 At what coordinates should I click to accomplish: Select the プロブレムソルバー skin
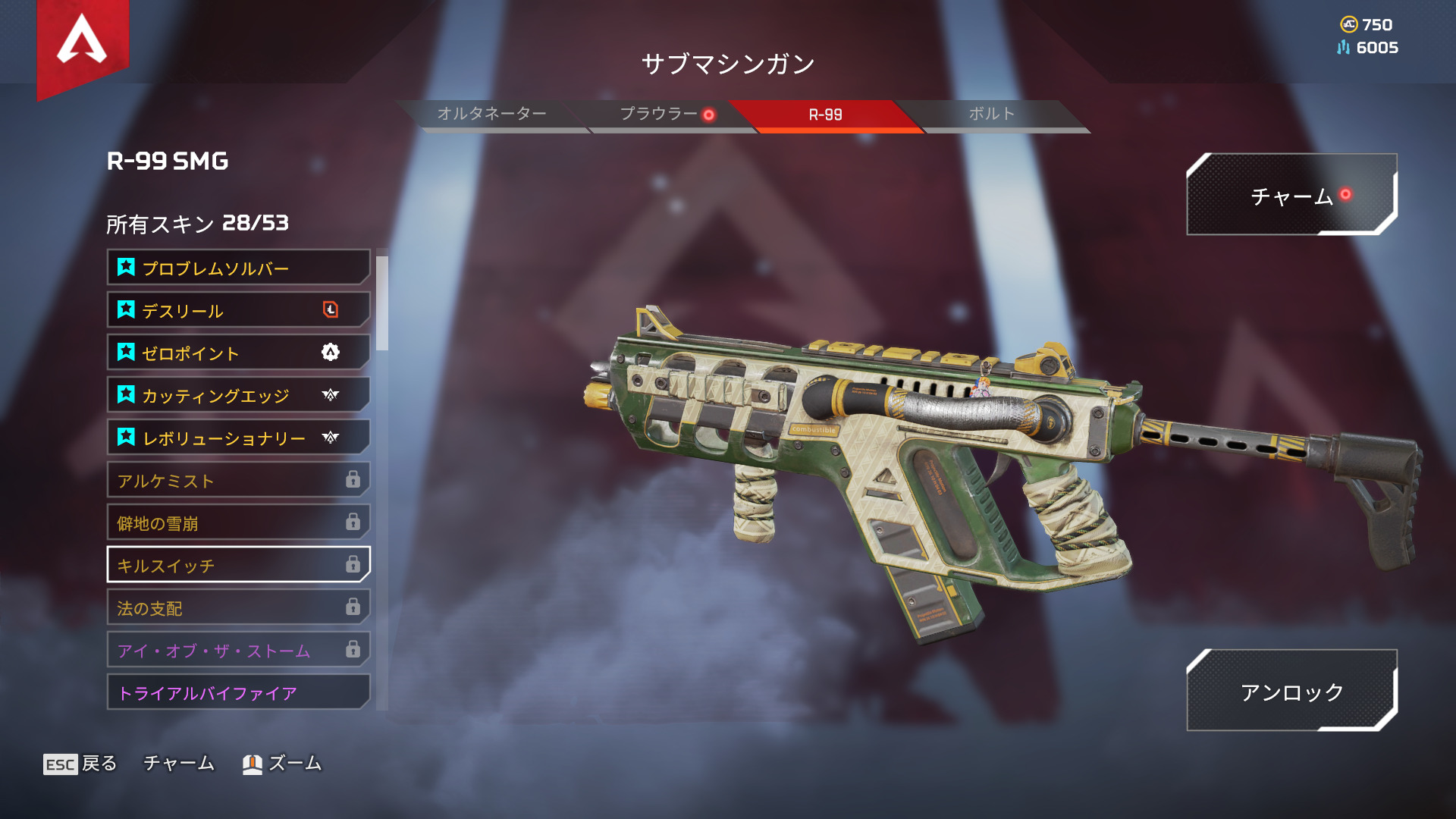coord(238,268)
